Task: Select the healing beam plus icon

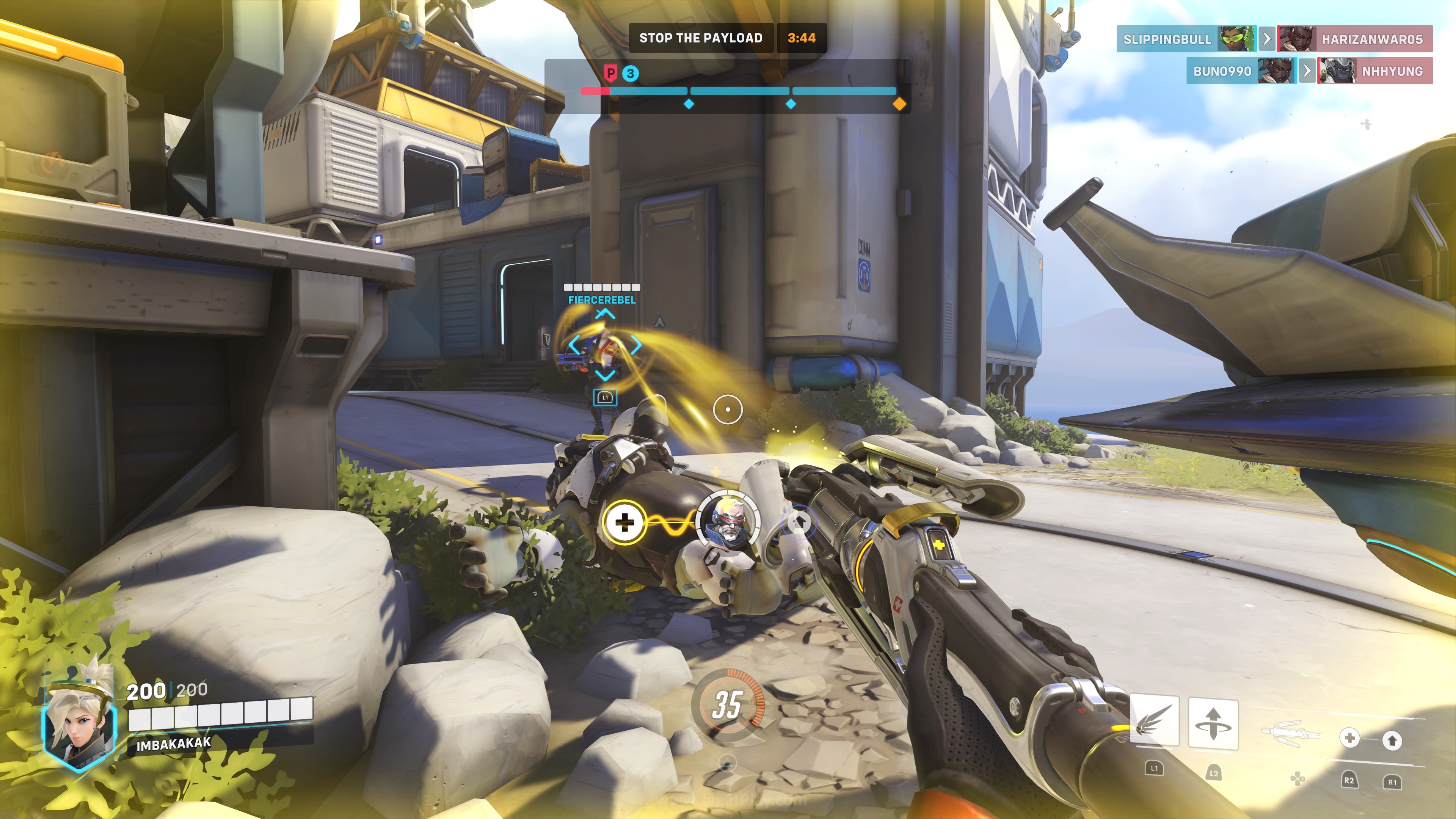Action: [1350, 738]
